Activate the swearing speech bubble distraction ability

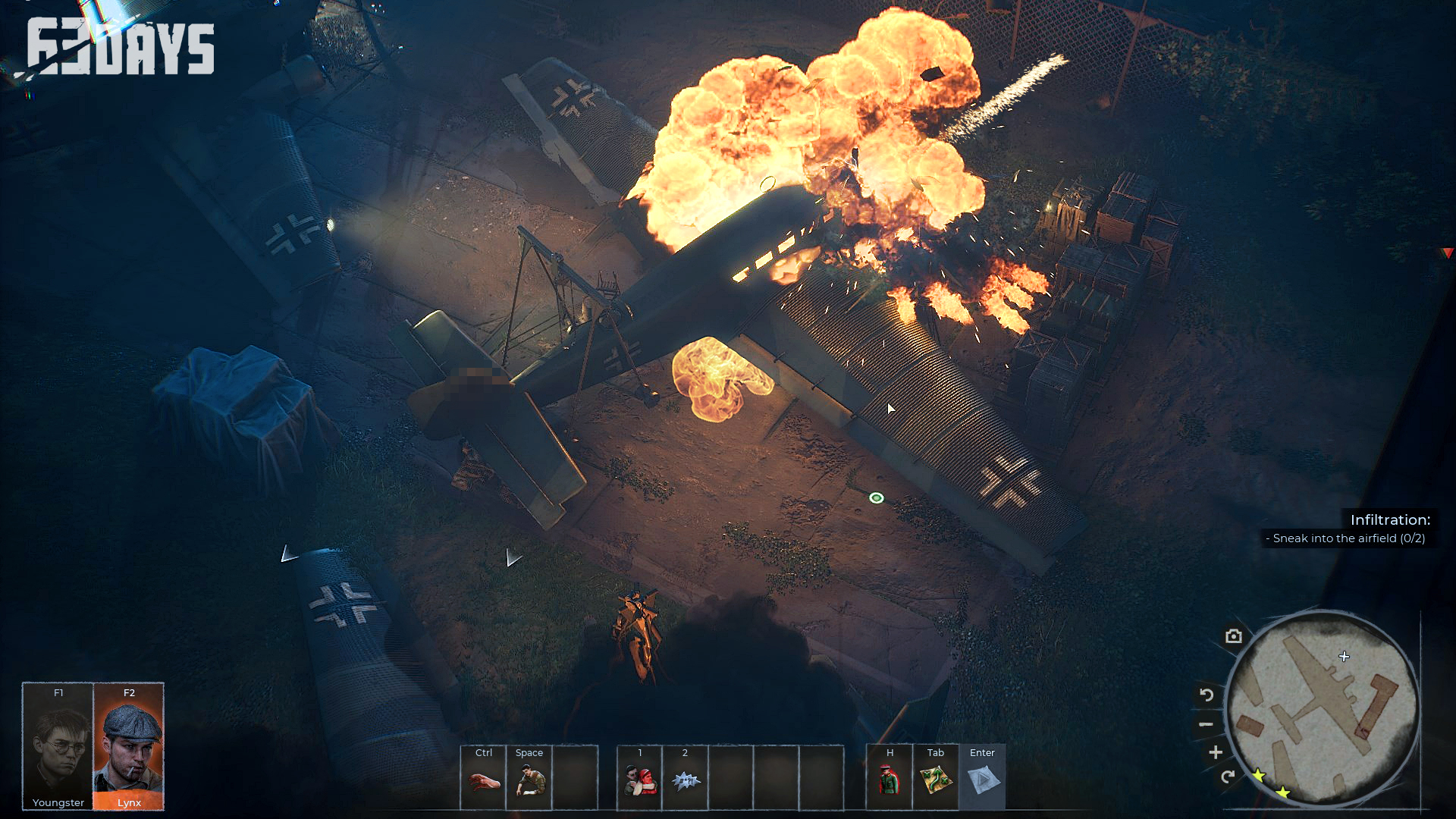click(x=685, y=781)
